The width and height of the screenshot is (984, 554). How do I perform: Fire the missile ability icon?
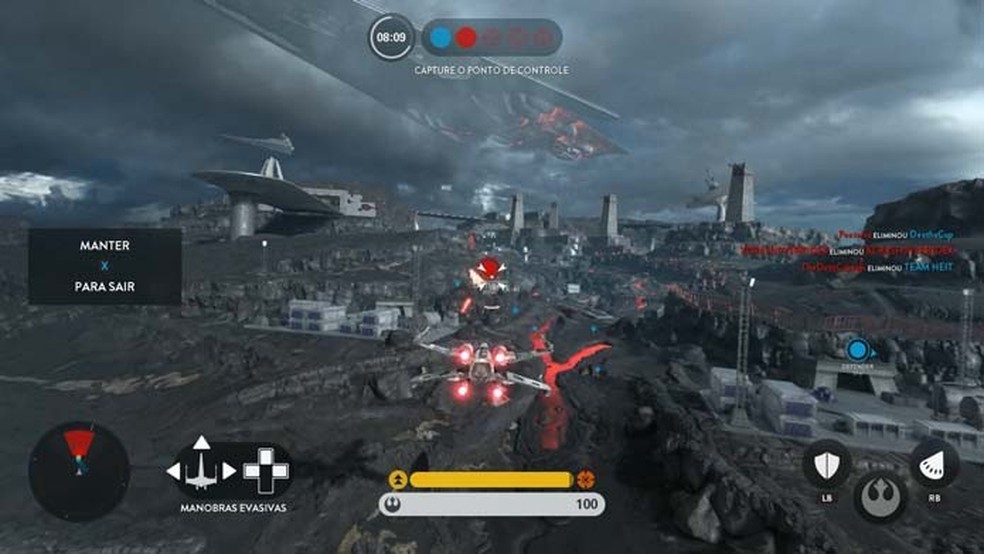point(934,464)
